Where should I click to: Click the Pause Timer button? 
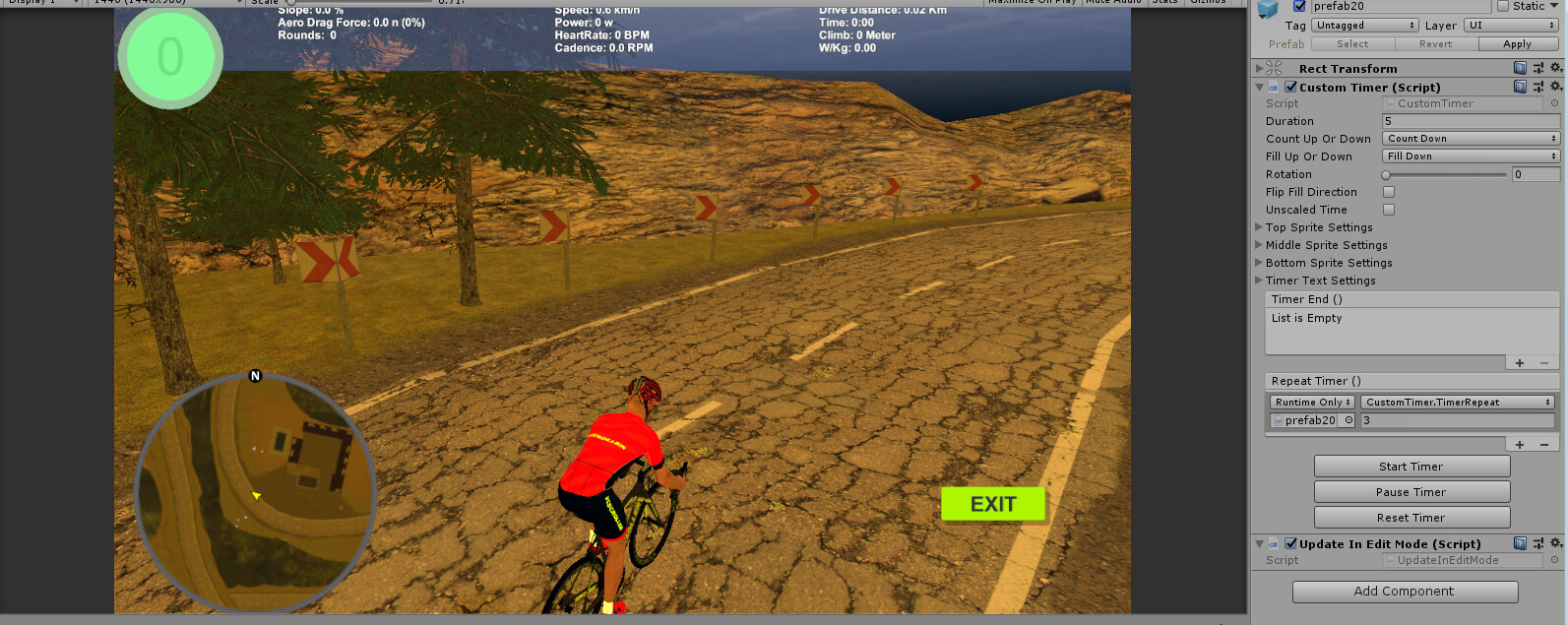point(1411,492)
